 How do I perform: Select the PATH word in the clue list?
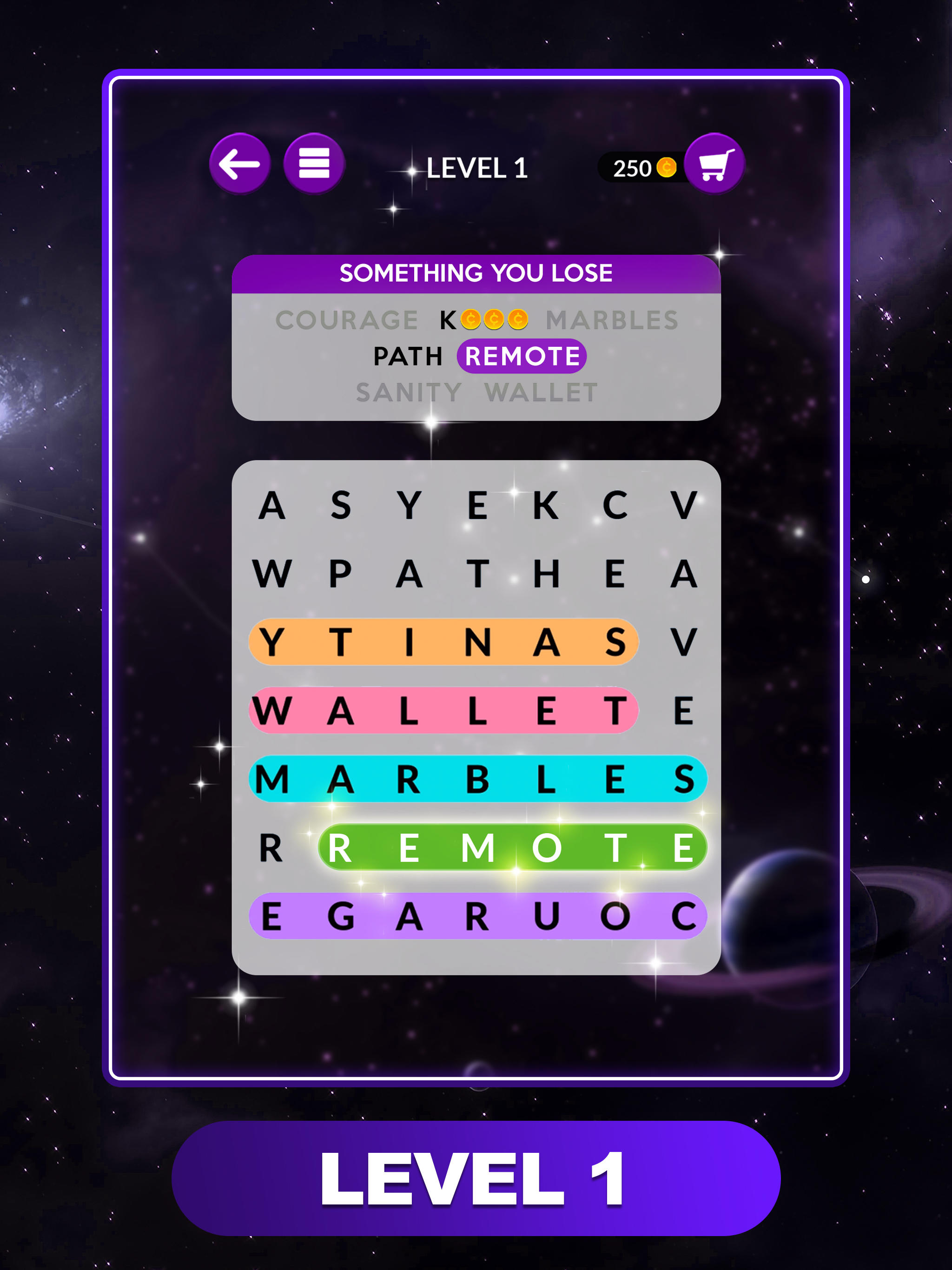tap(408, 356)
